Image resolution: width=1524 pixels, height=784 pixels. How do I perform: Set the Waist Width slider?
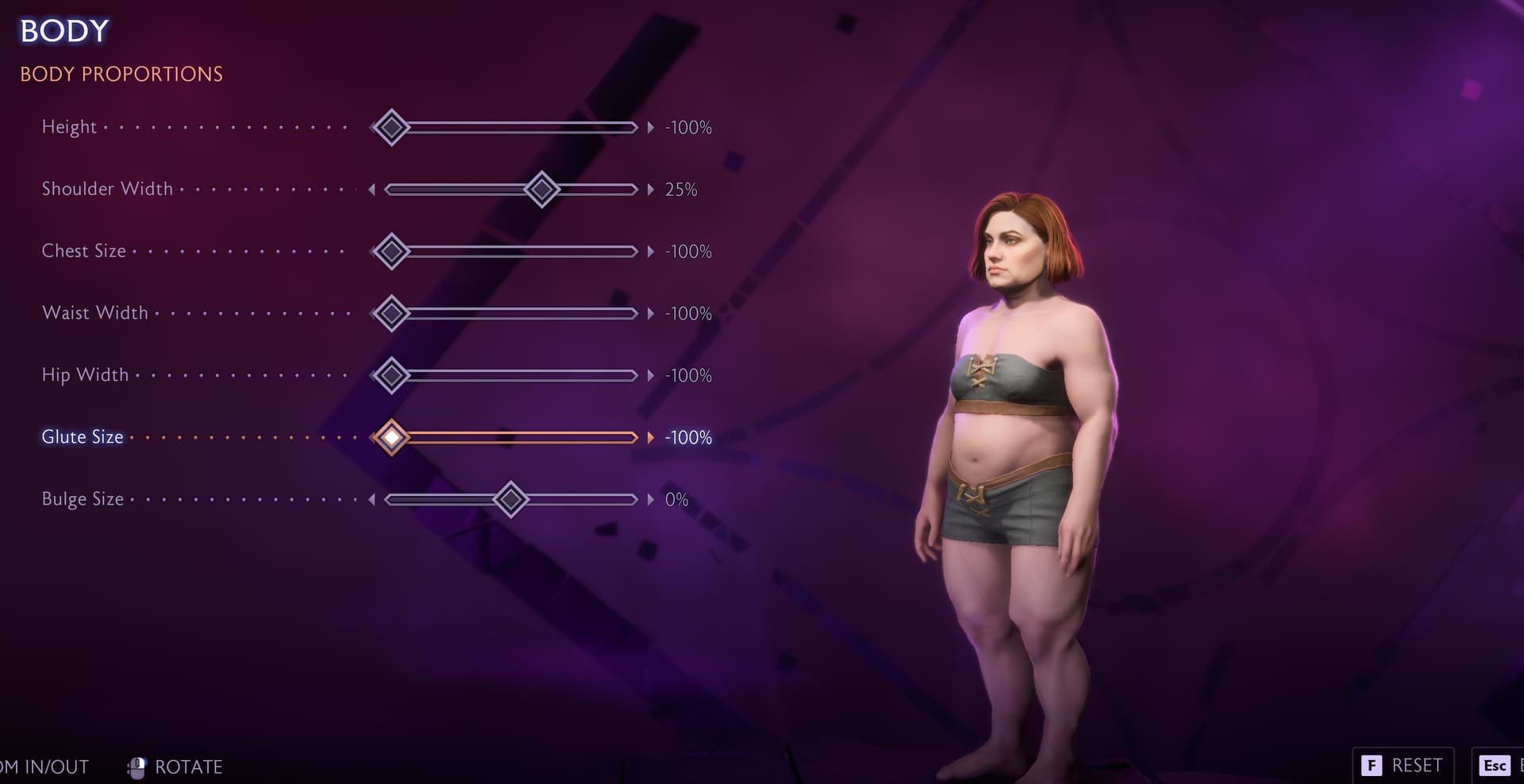click(516, 313)
